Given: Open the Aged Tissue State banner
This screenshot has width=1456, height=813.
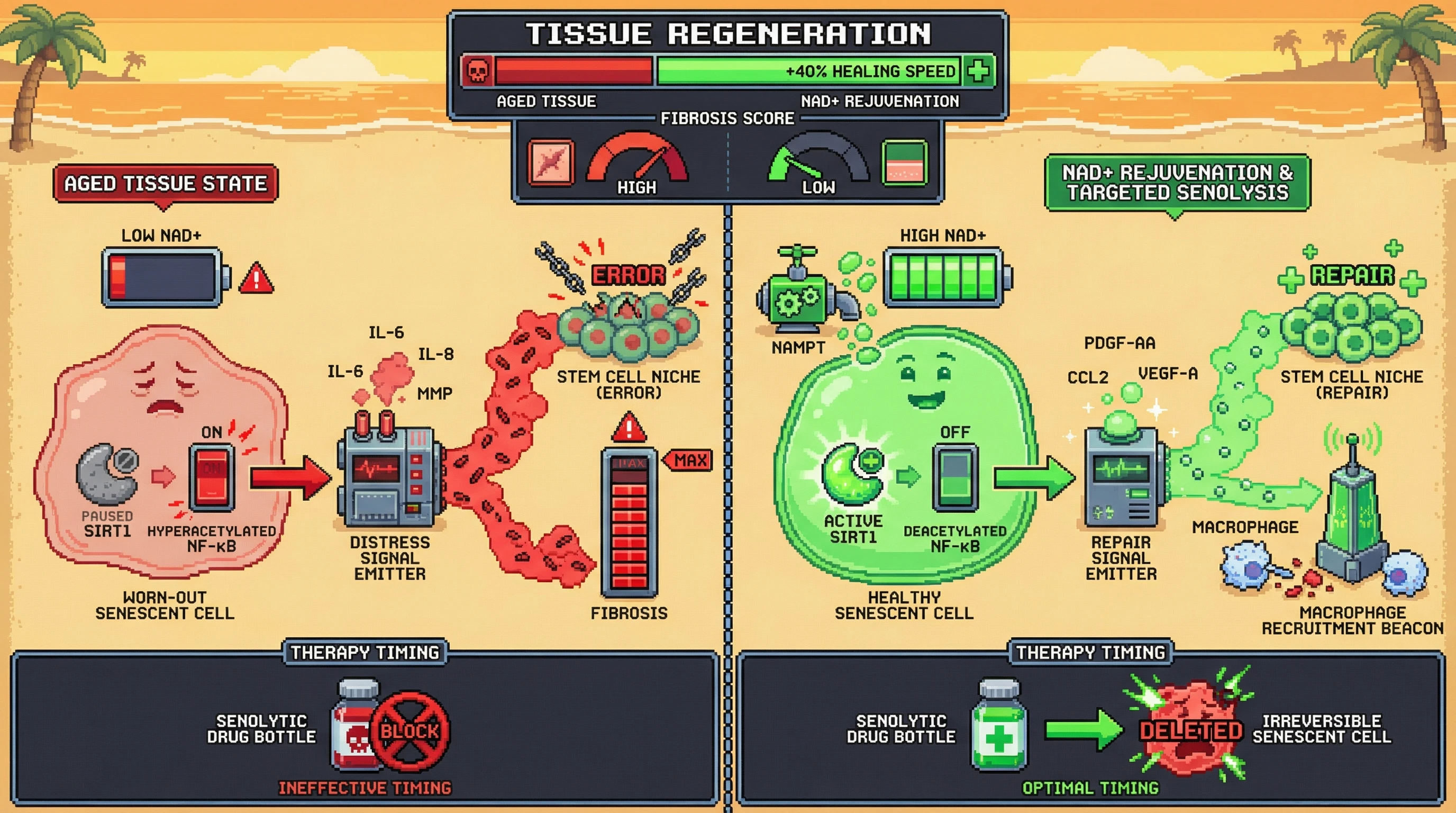Looking at the screenshot, I should pos(165,184).
